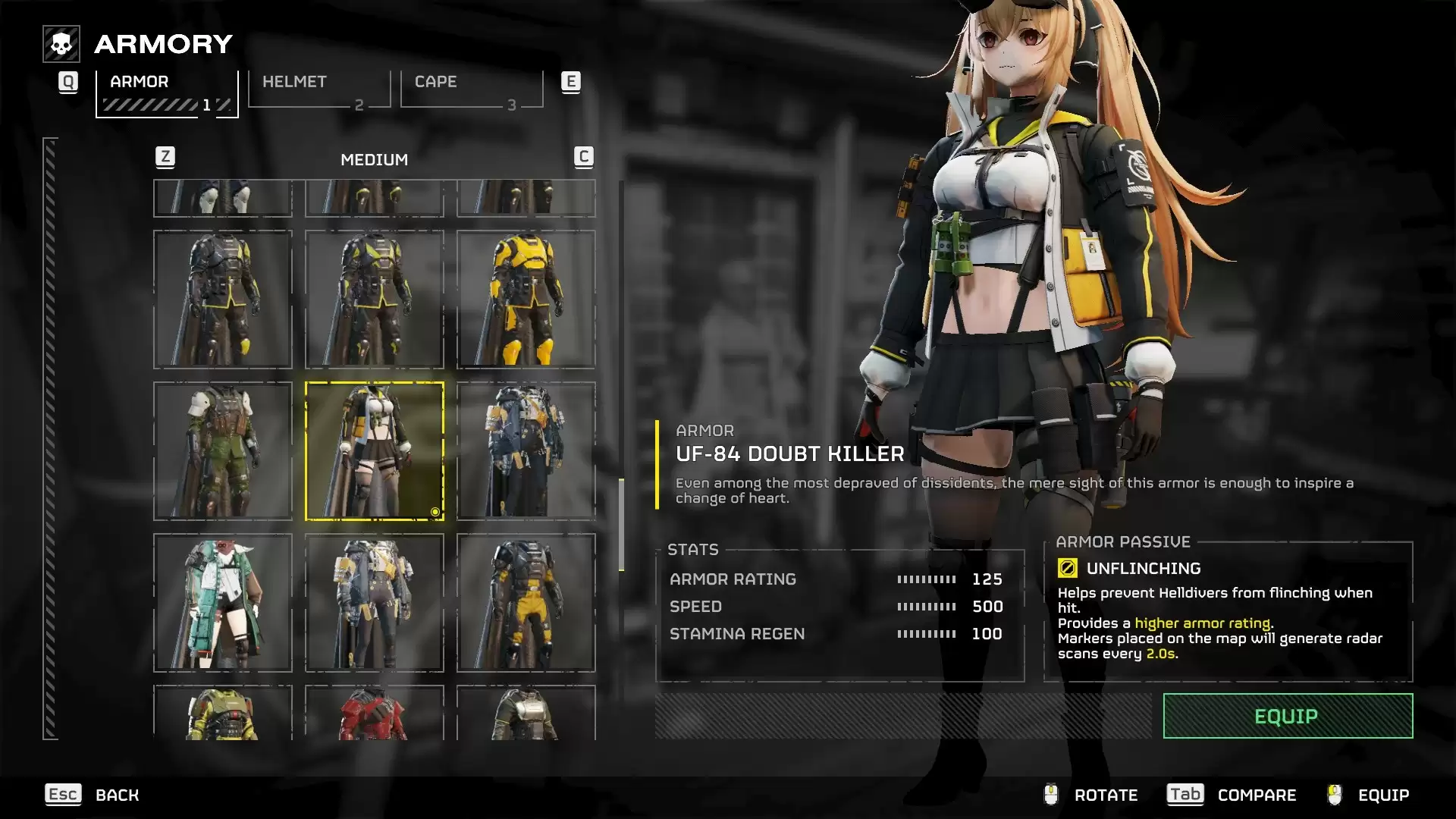This screenshot has width=1456, height=819.
Task: Pick the armor with yellow trousers
Action: (x=526, y=603)
